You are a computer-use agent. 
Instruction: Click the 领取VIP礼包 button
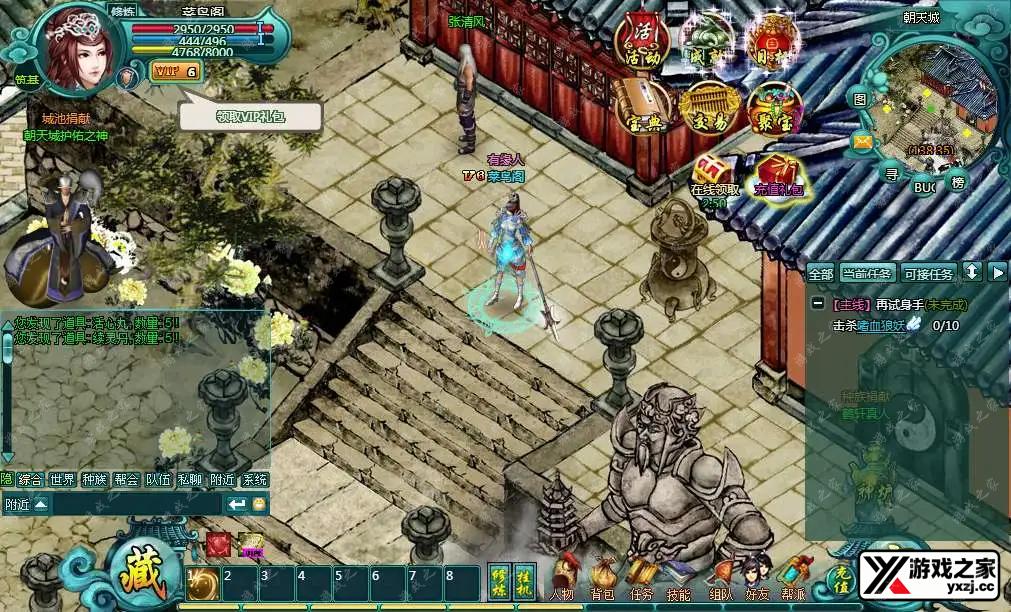coord(251,116)
